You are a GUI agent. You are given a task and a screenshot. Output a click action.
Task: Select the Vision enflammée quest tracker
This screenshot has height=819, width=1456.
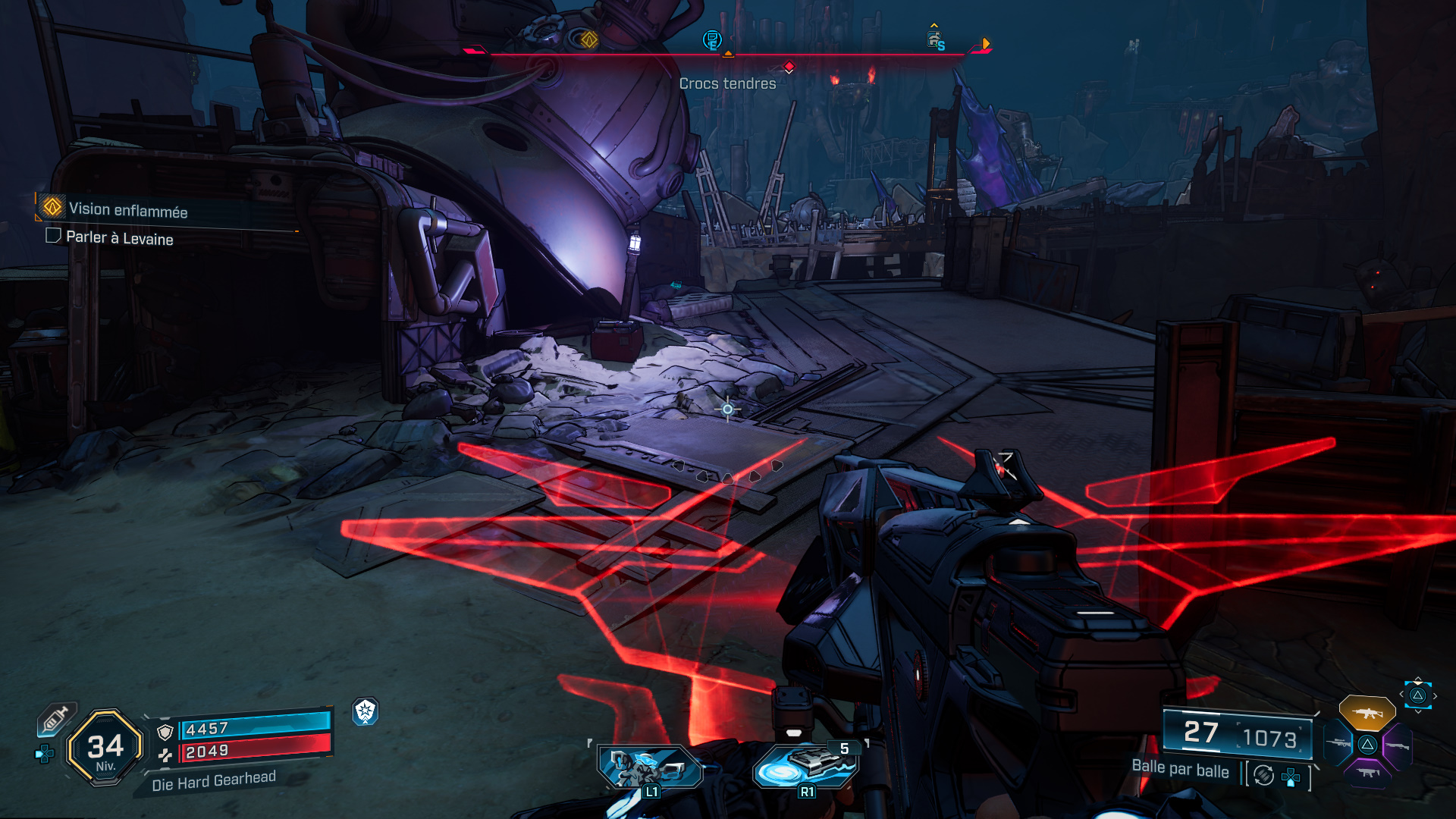click(127, 209)
